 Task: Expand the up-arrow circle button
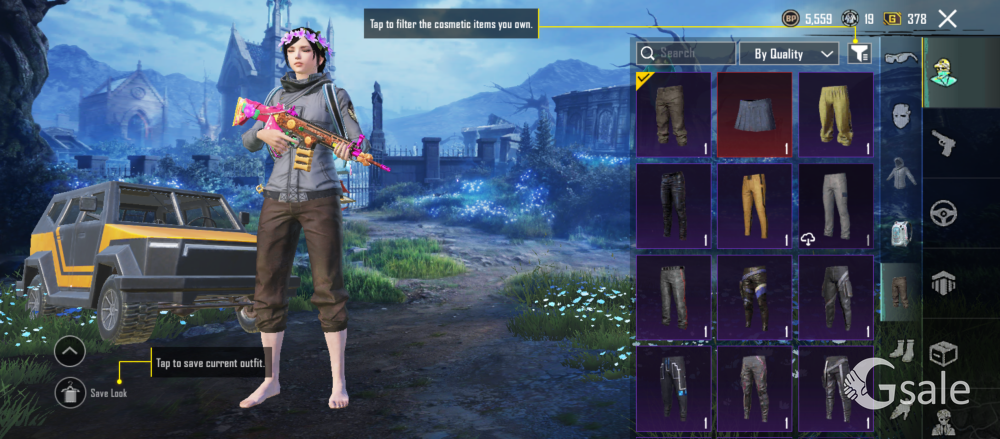(70, 352)
